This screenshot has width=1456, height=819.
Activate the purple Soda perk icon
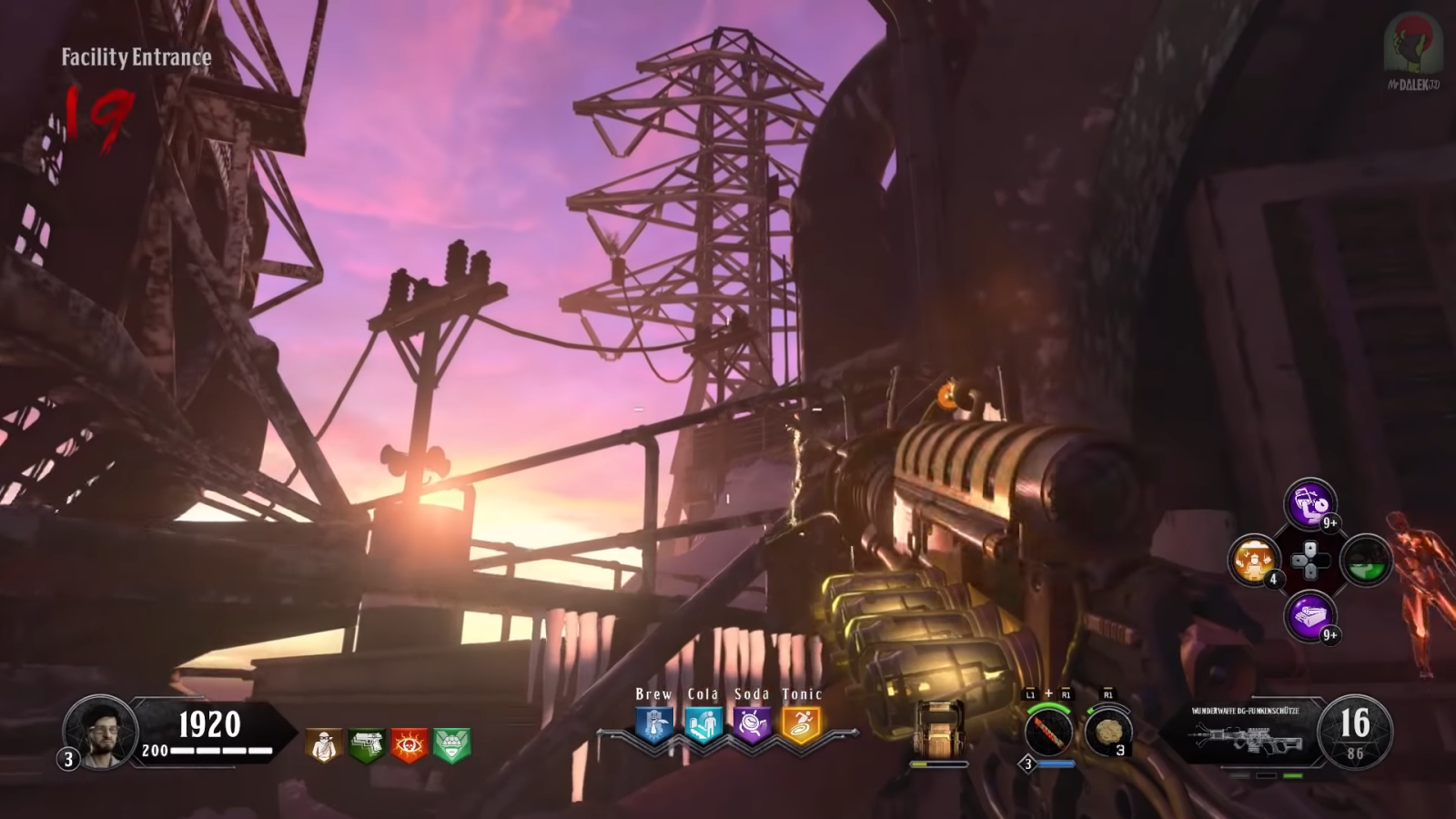[x=753, y=725]
